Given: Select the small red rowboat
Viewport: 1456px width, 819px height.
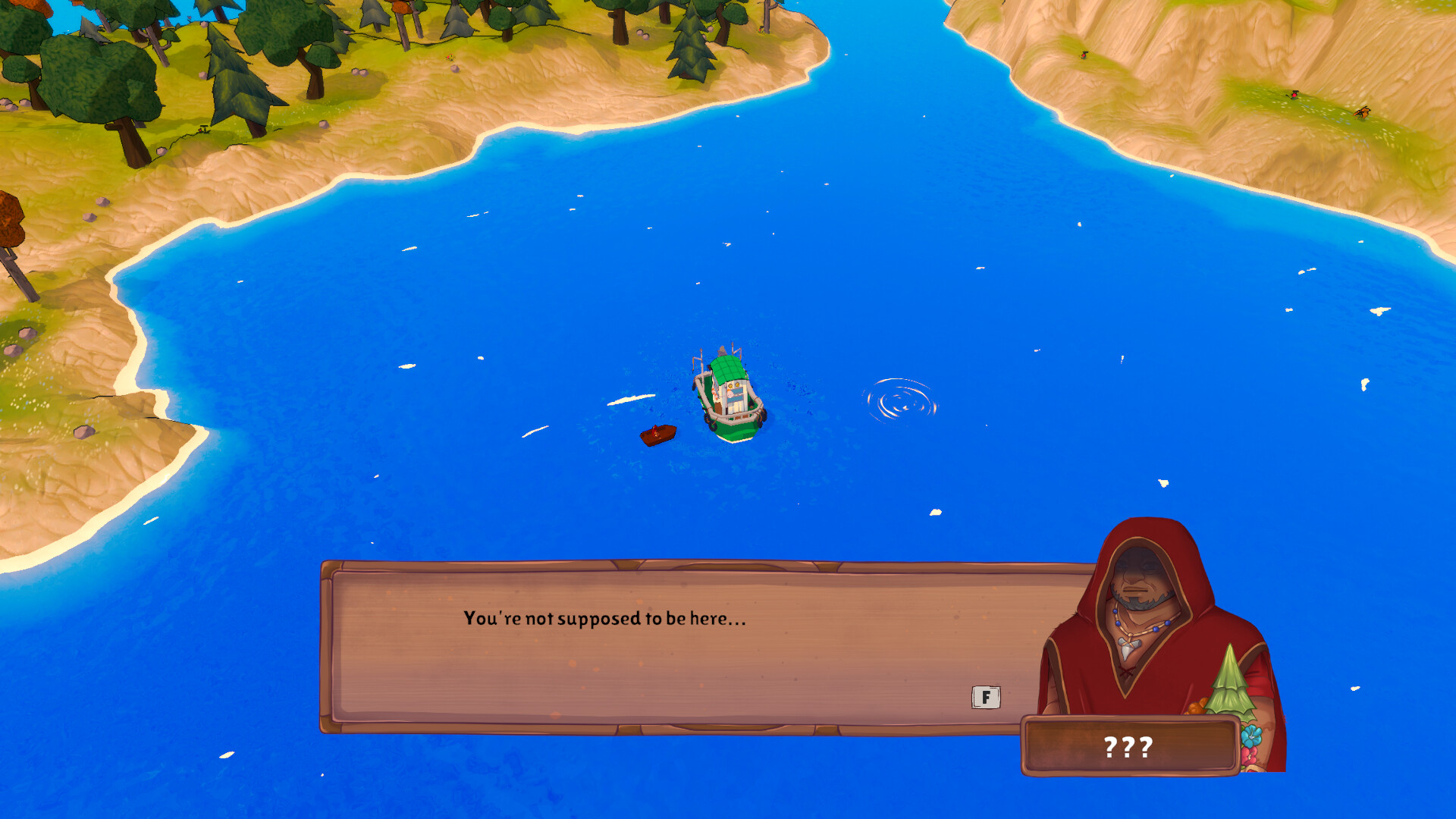Looking at the screenshot, I should point(658,434).
